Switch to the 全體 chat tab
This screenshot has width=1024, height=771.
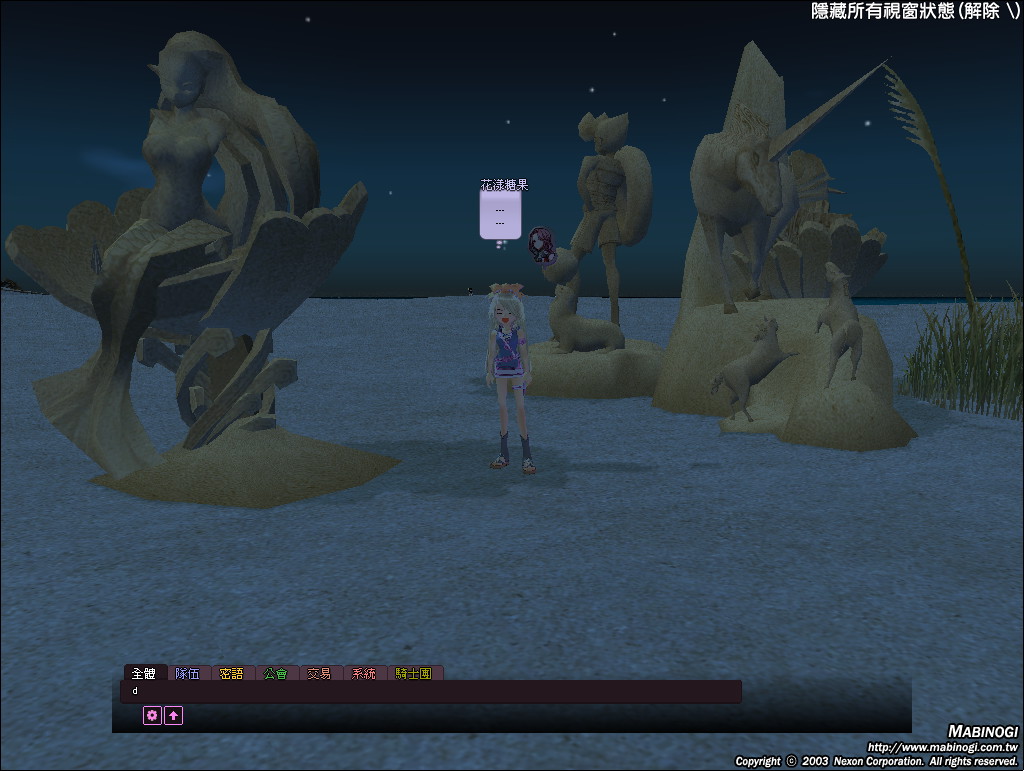click(x=145, y=674)
